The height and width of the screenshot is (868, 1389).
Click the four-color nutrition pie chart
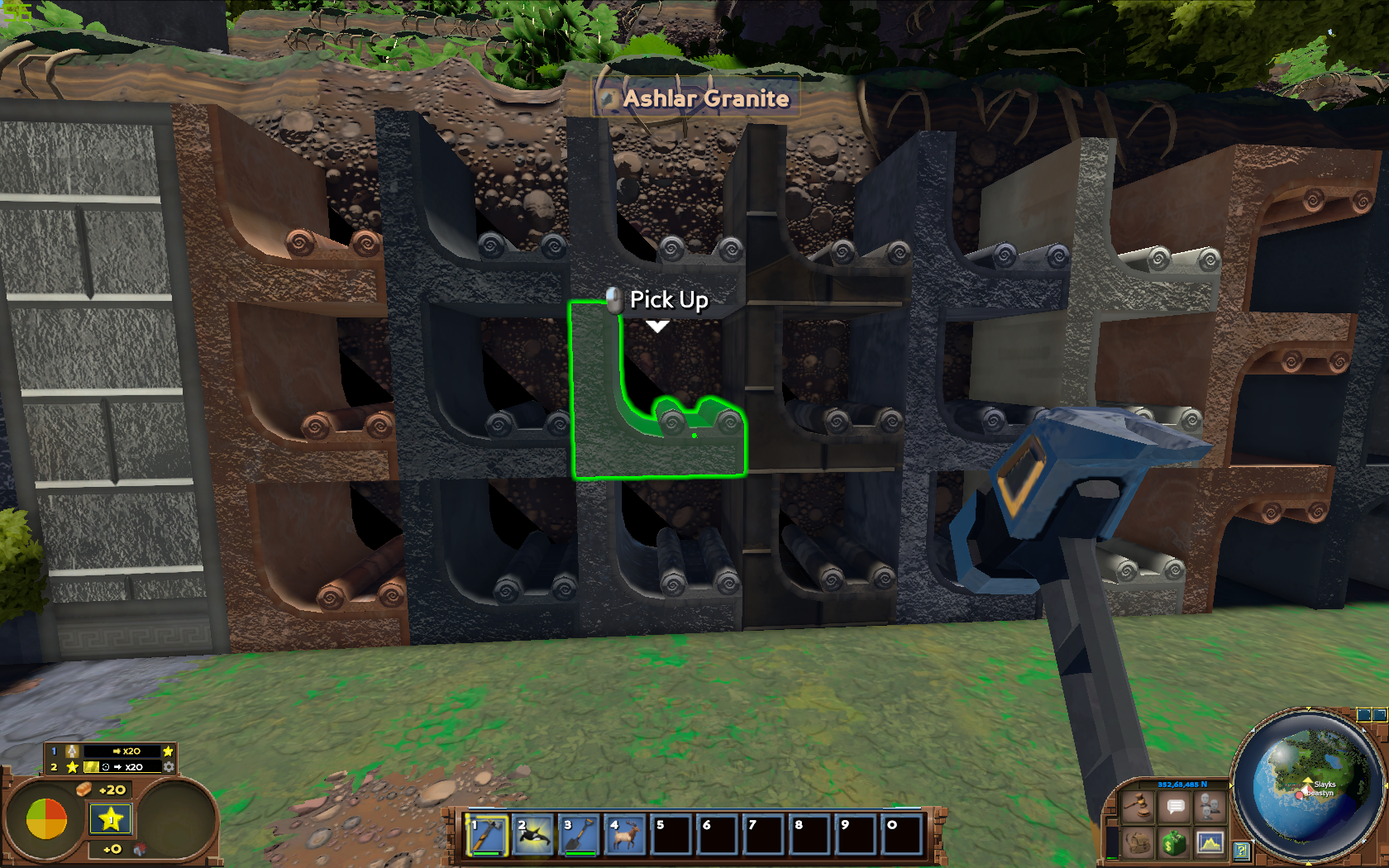tap(46, 819)
